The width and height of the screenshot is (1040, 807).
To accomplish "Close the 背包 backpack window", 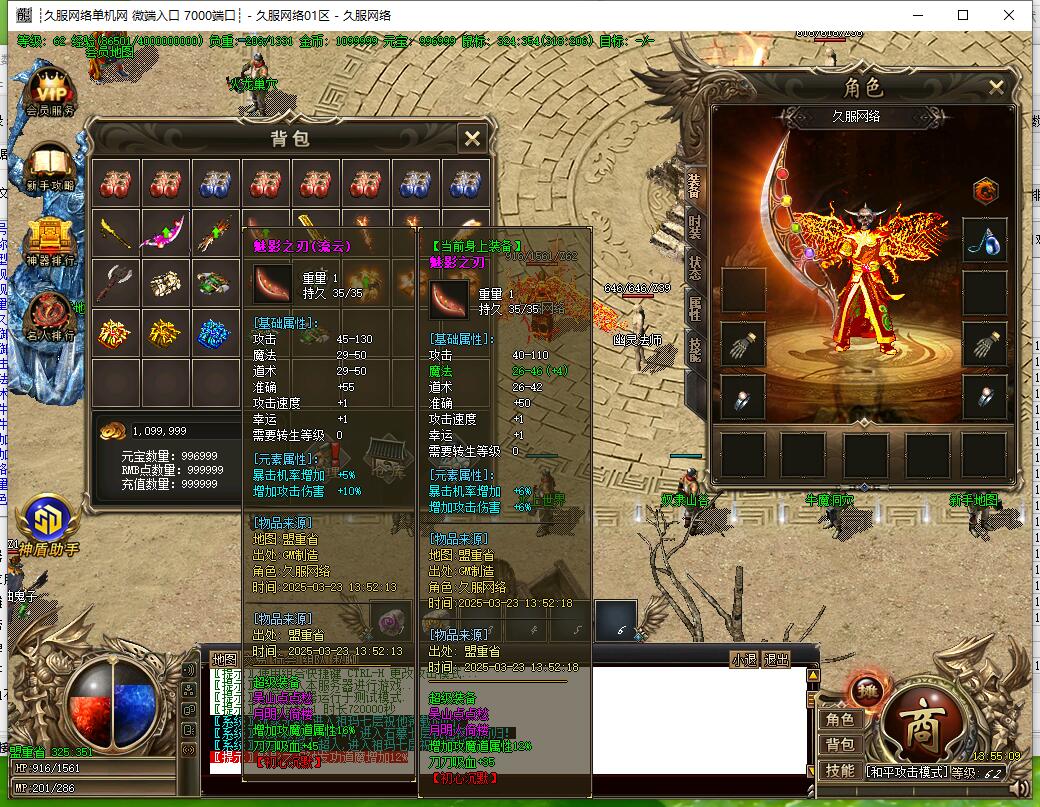I will pos(472,138).
